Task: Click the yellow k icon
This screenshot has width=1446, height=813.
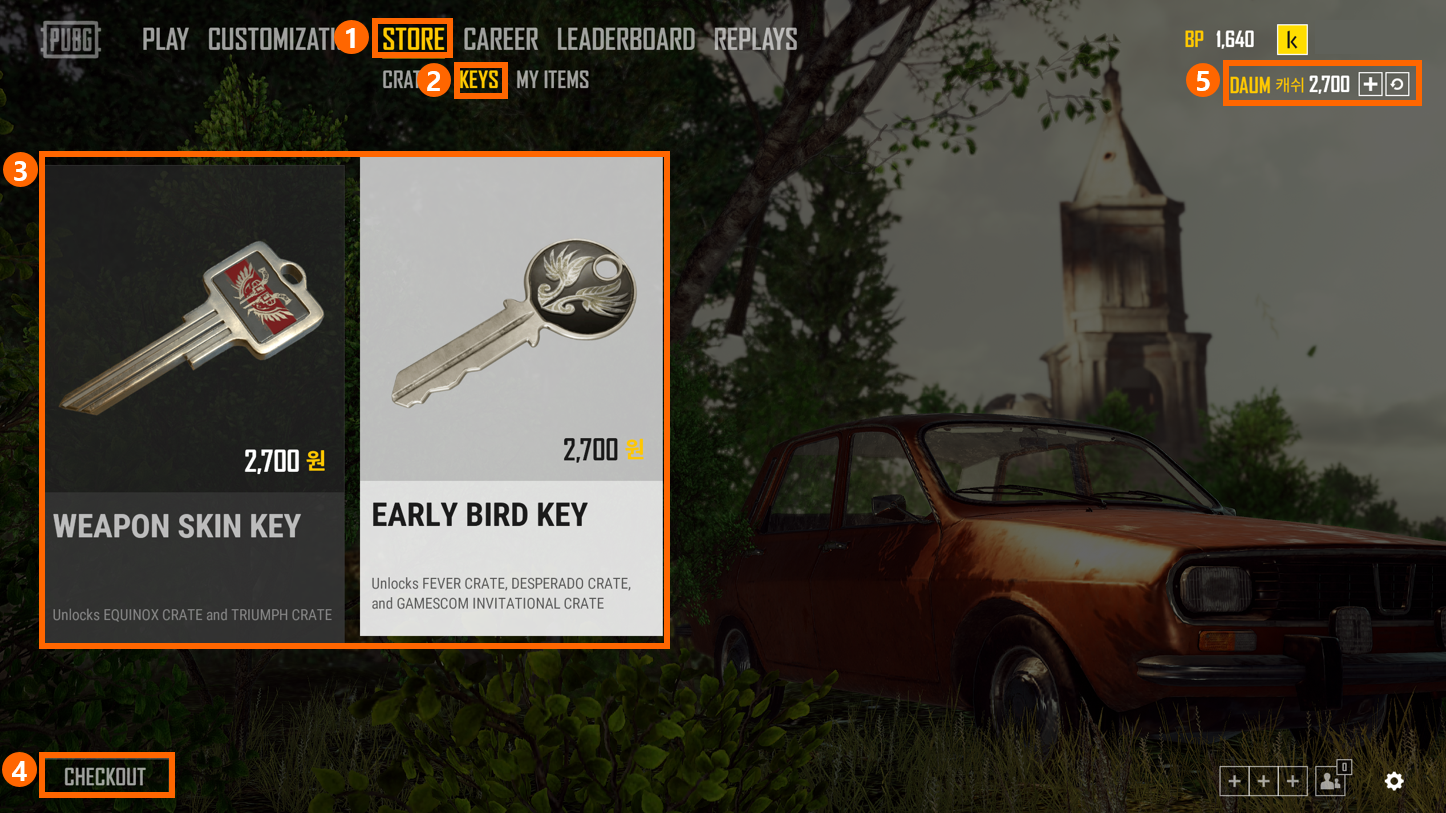Action: point(1292,40)
